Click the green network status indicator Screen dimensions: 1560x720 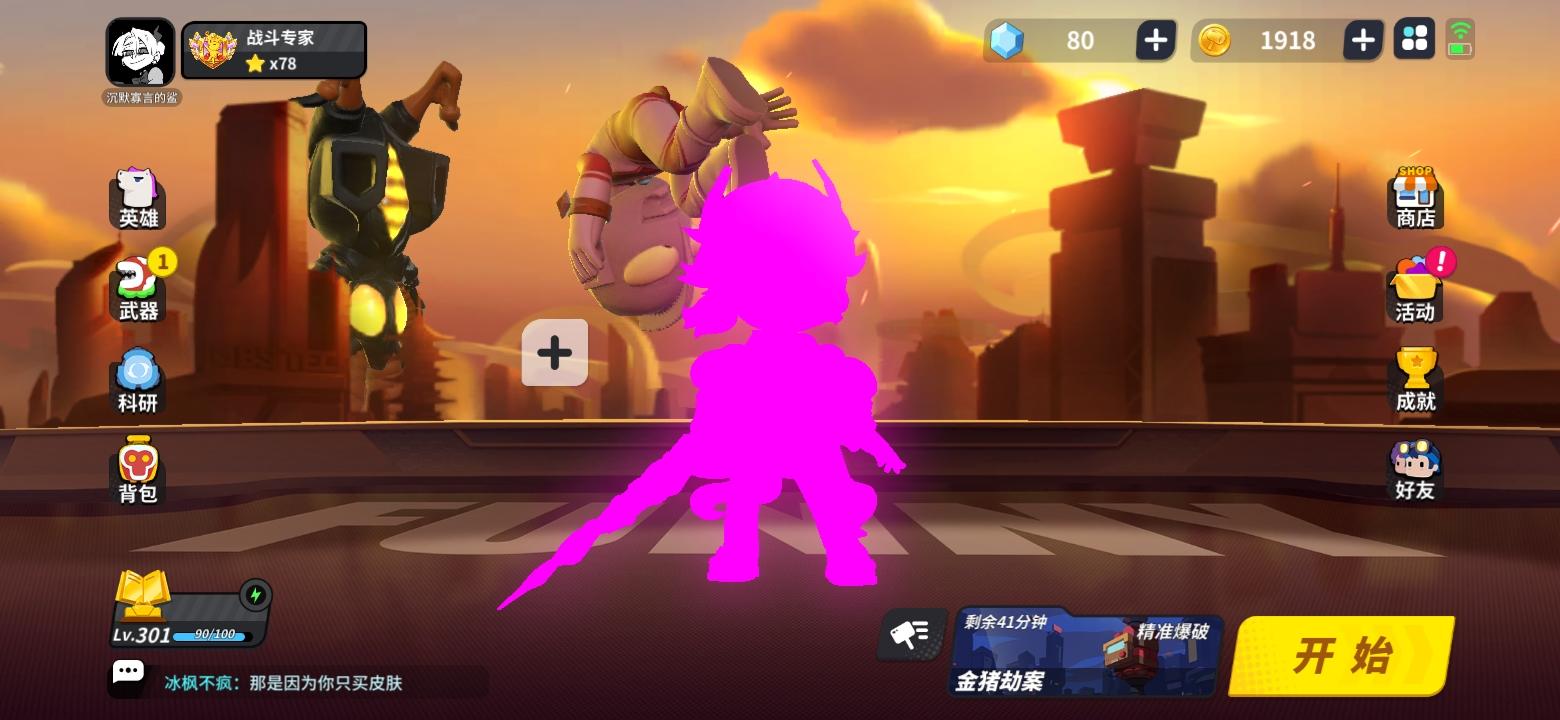pyautogui.click(x=1461, y=40)
